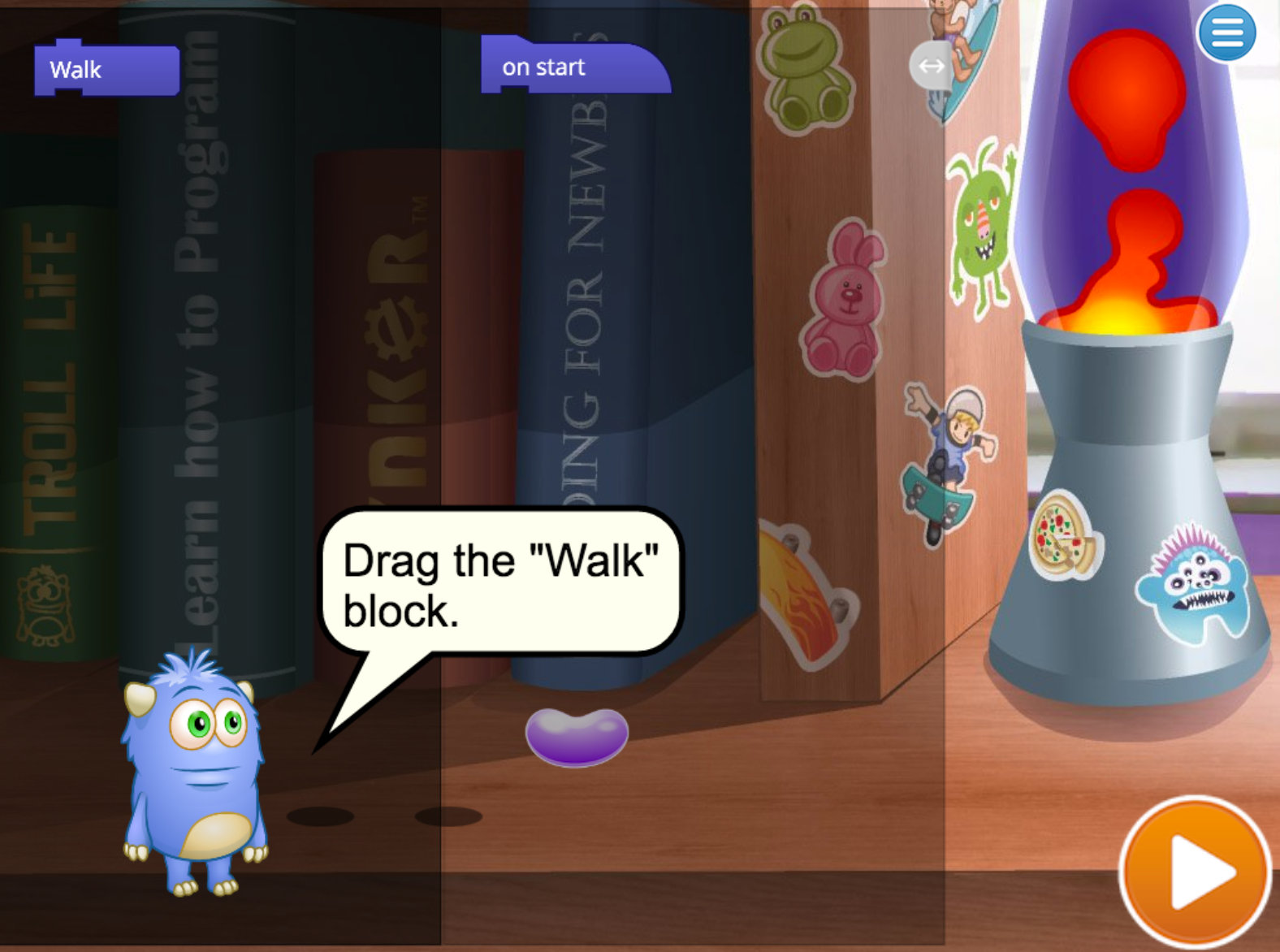Screen dimensions: 1280x952
Task: Tap the horizontal-arrows panel handle
Action: (931, 67)
